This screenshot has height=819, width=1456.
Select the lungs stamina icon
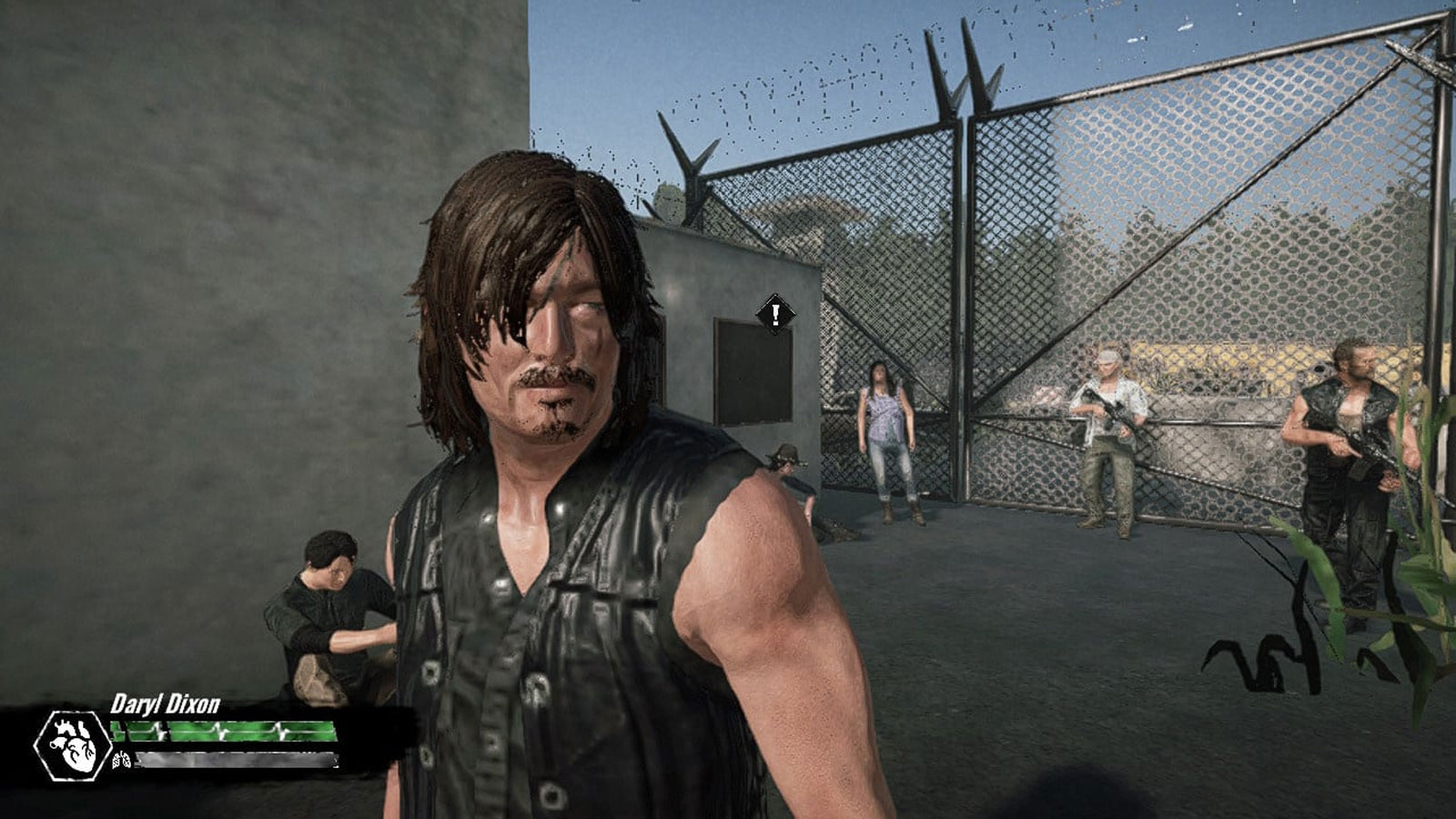tap(123, 762)
